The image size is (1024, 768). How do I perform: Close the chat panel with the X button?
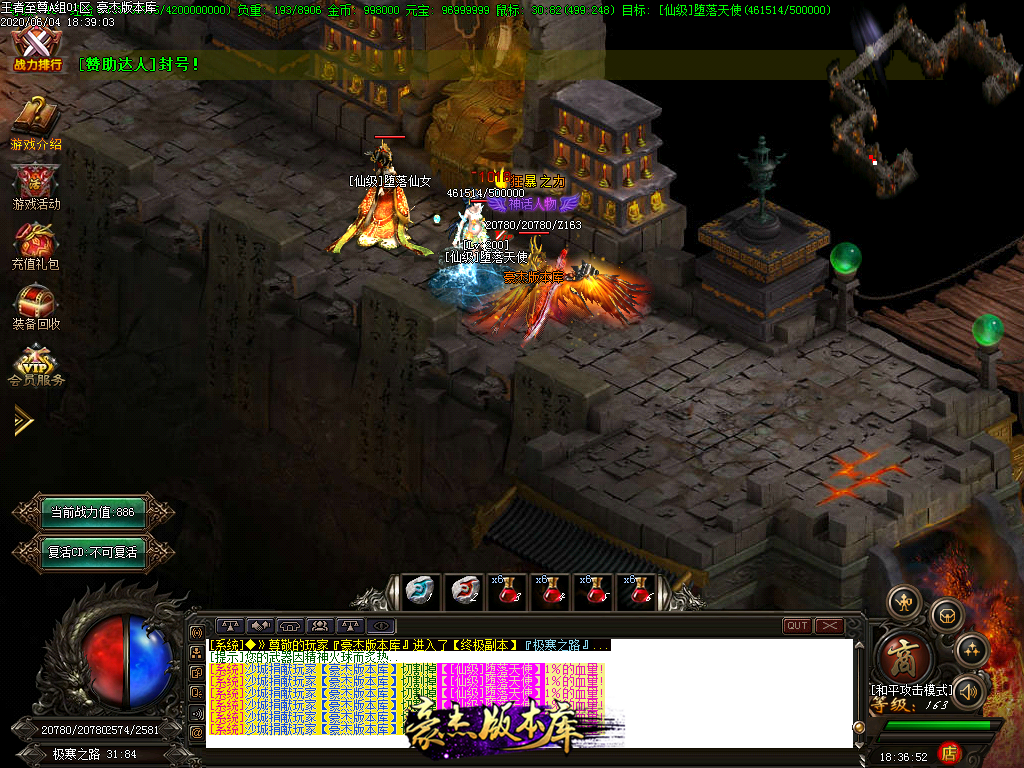coord(830,626)
